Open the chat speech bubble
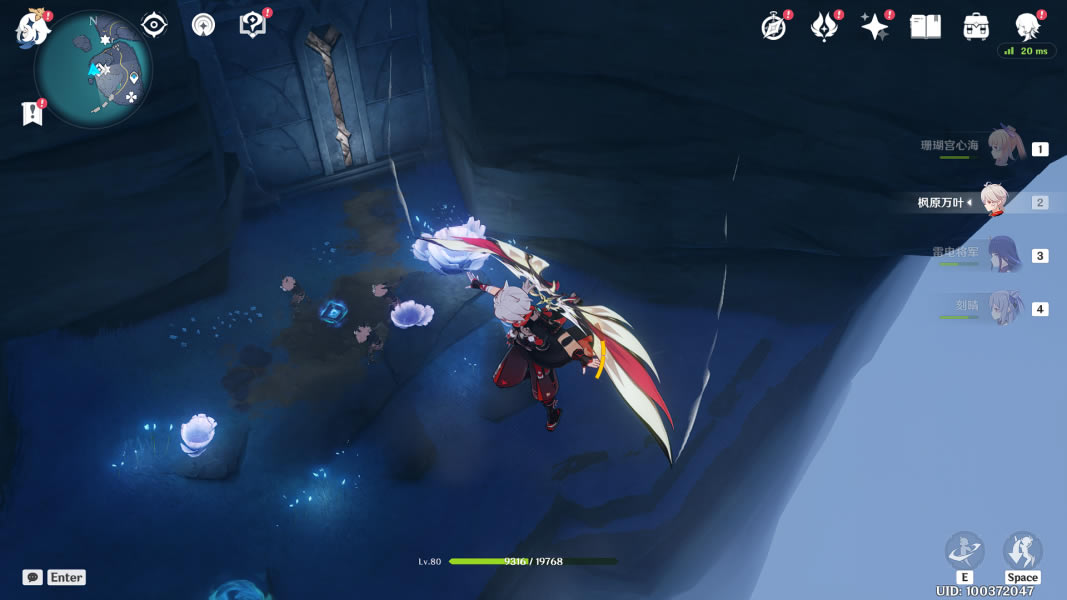The height and width of the screenshot is (600, 1067). pyautogui.click(x=33, y=577)
